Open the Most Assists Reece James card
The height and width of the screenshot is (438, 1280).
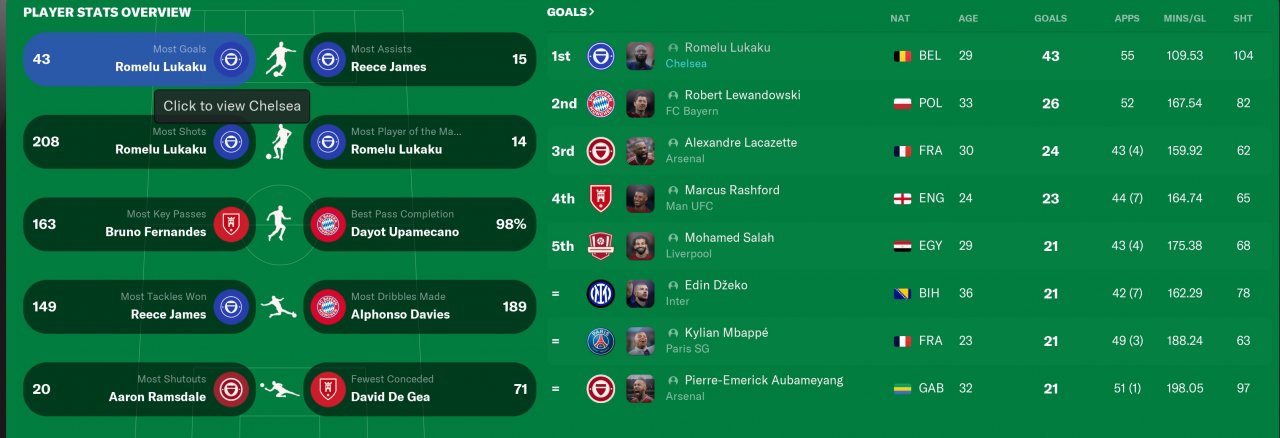click(418, 59)
